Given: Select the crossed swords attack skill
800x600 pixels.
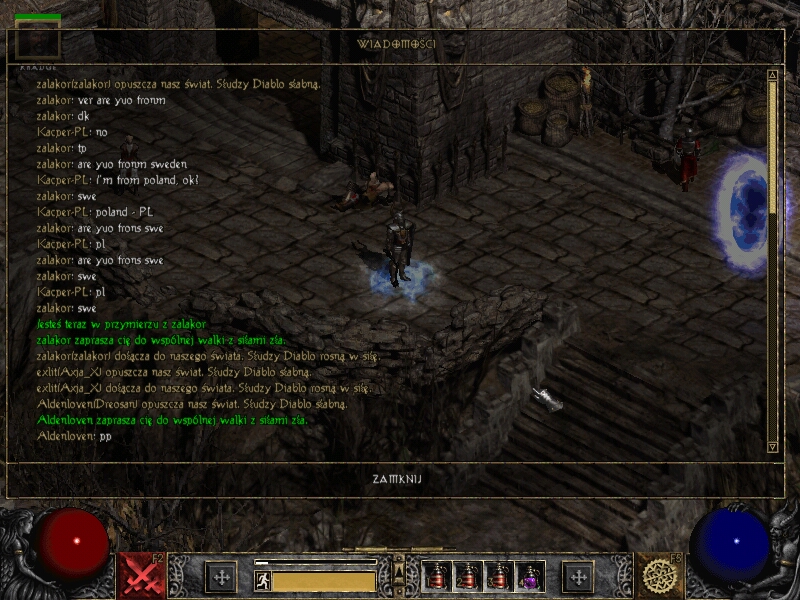Looking at the screenshot, I should [x=142, y=576].
